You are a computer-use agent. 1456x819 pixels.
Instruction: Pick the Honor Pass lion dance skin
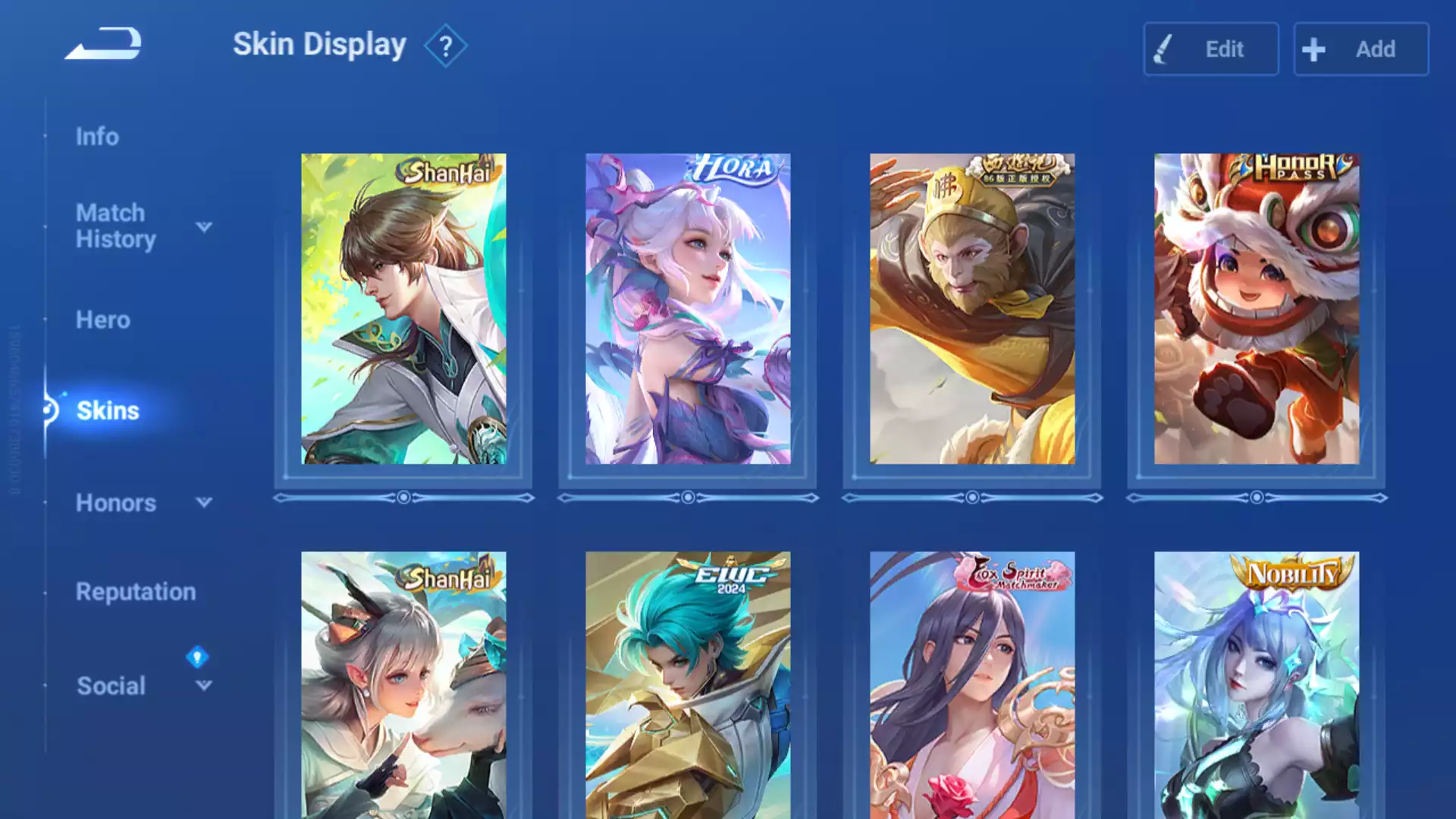(1257, 309)
